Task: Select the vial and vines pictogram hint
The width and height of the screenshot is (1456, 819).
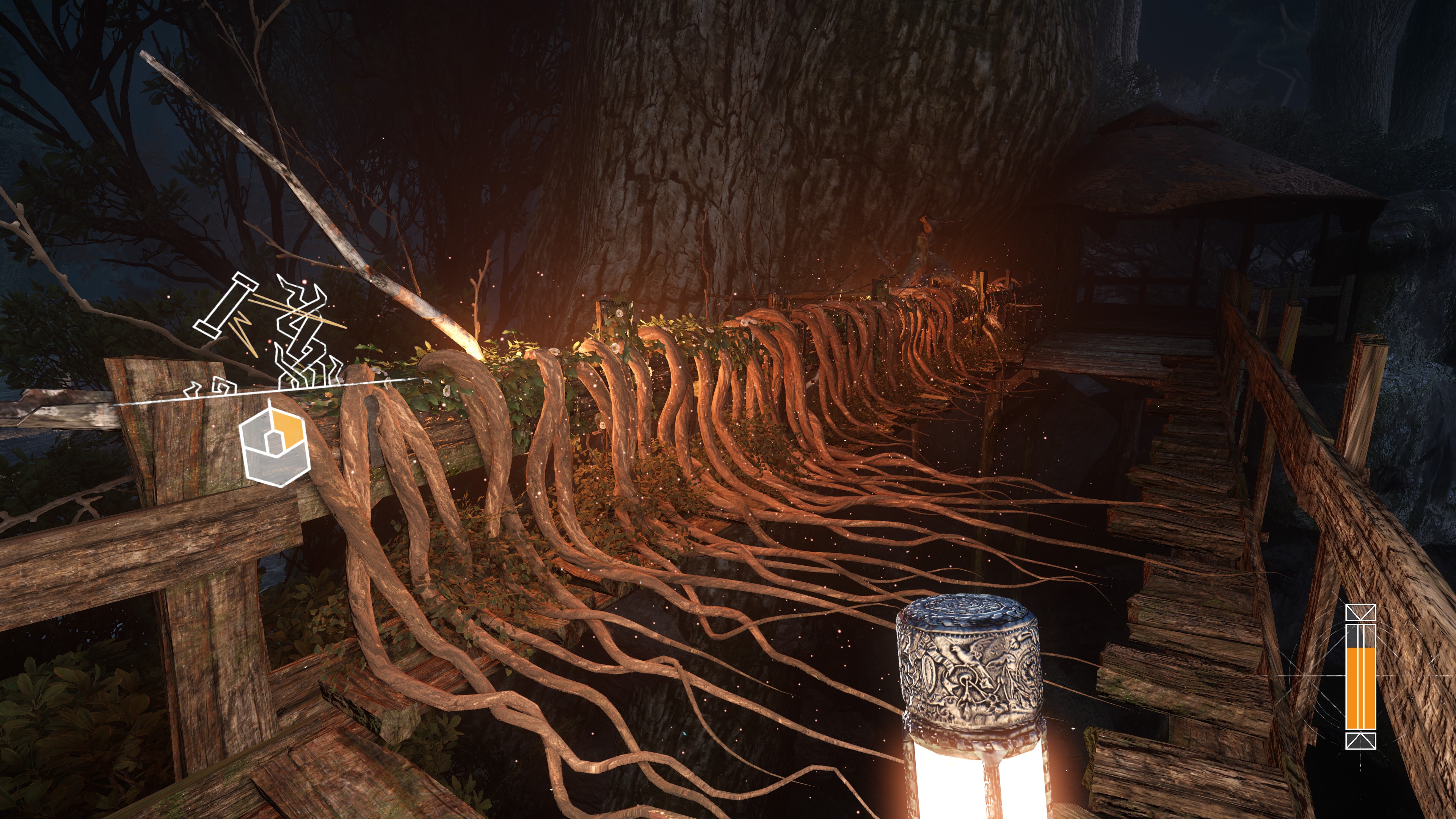Action: 268,334
